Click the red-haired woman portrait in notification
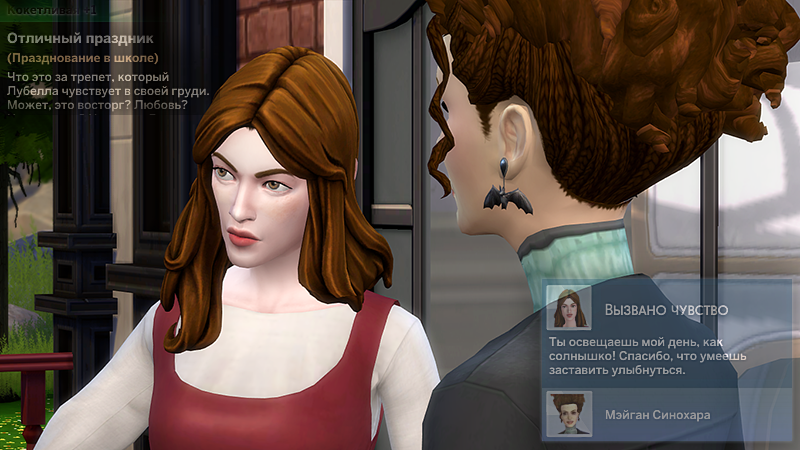 click(x=569, y=309)
